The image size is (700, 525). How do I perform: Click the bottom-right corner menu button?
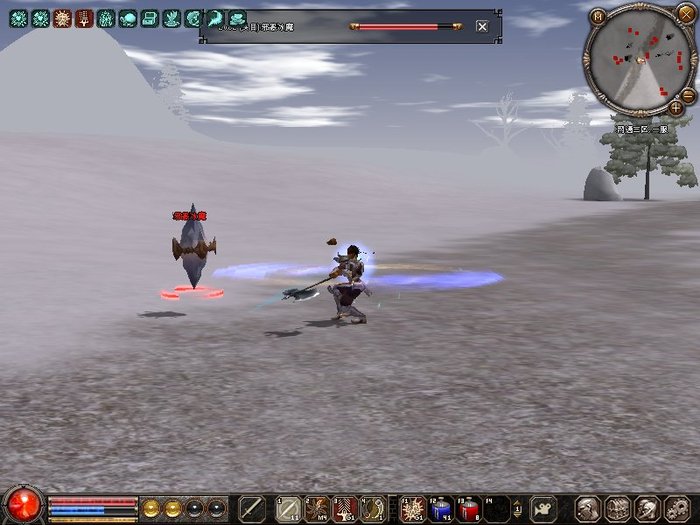(679, 508)
